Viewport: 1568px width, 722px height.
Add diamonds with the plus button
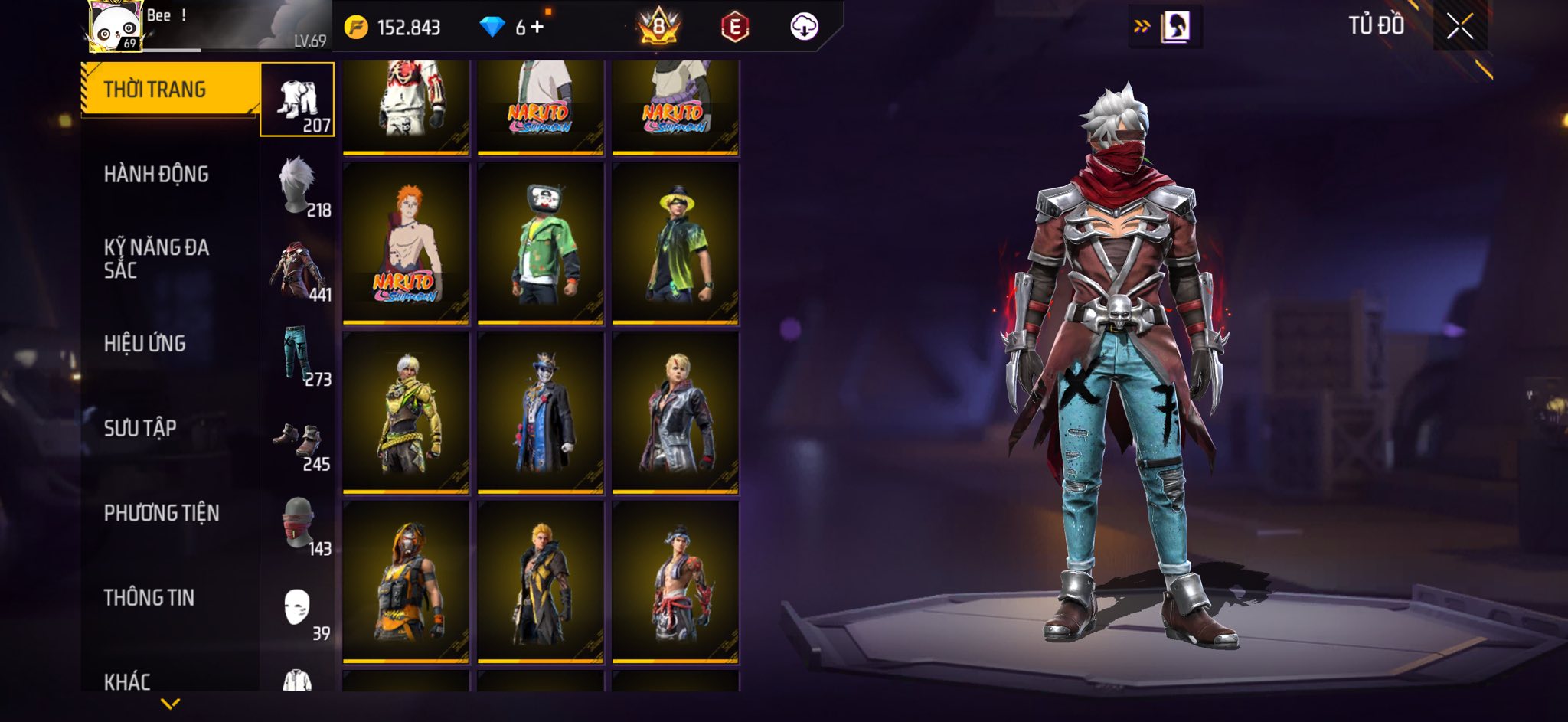537,28
